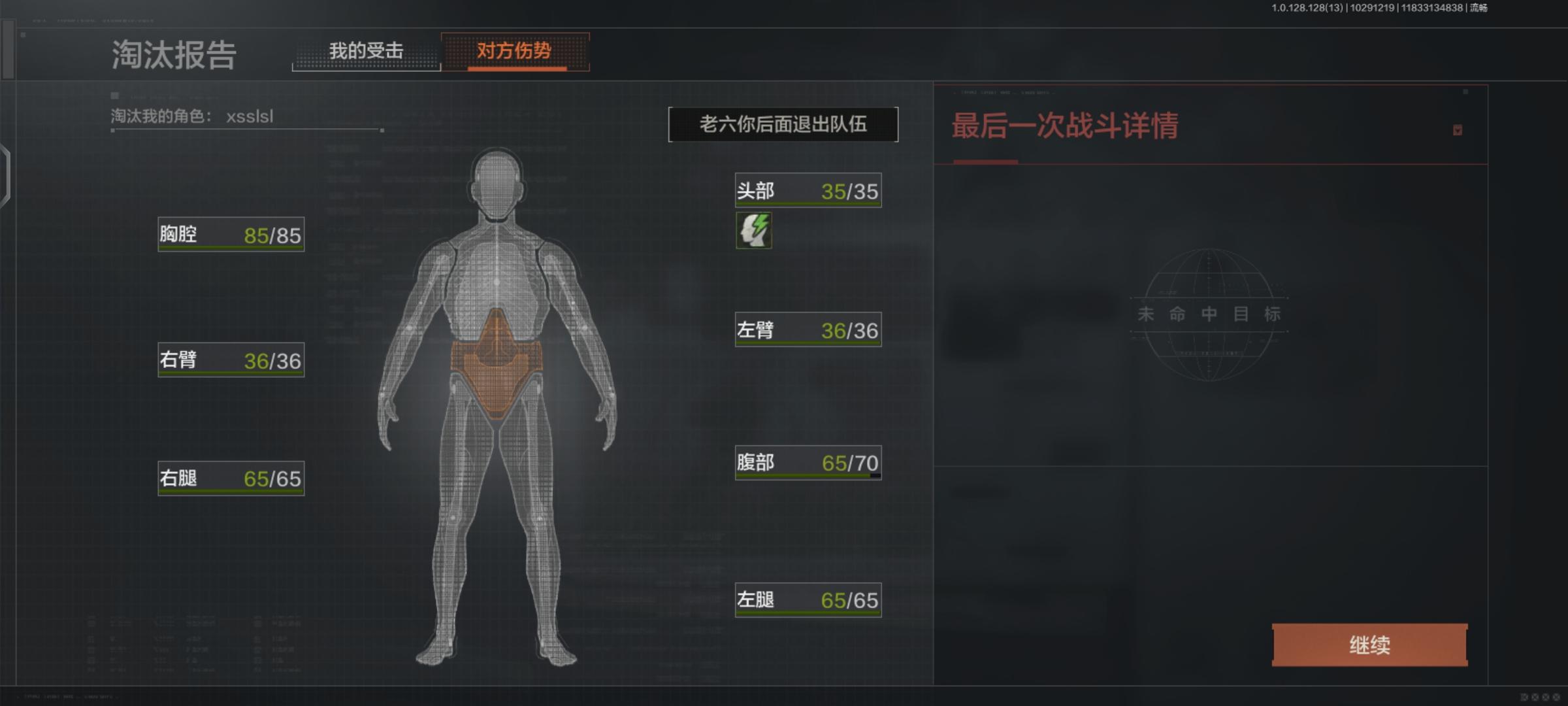Screen dimensions: 1568x706
Task: Click the player name 老六你后面退出队伍
Action: click(783, 124)
